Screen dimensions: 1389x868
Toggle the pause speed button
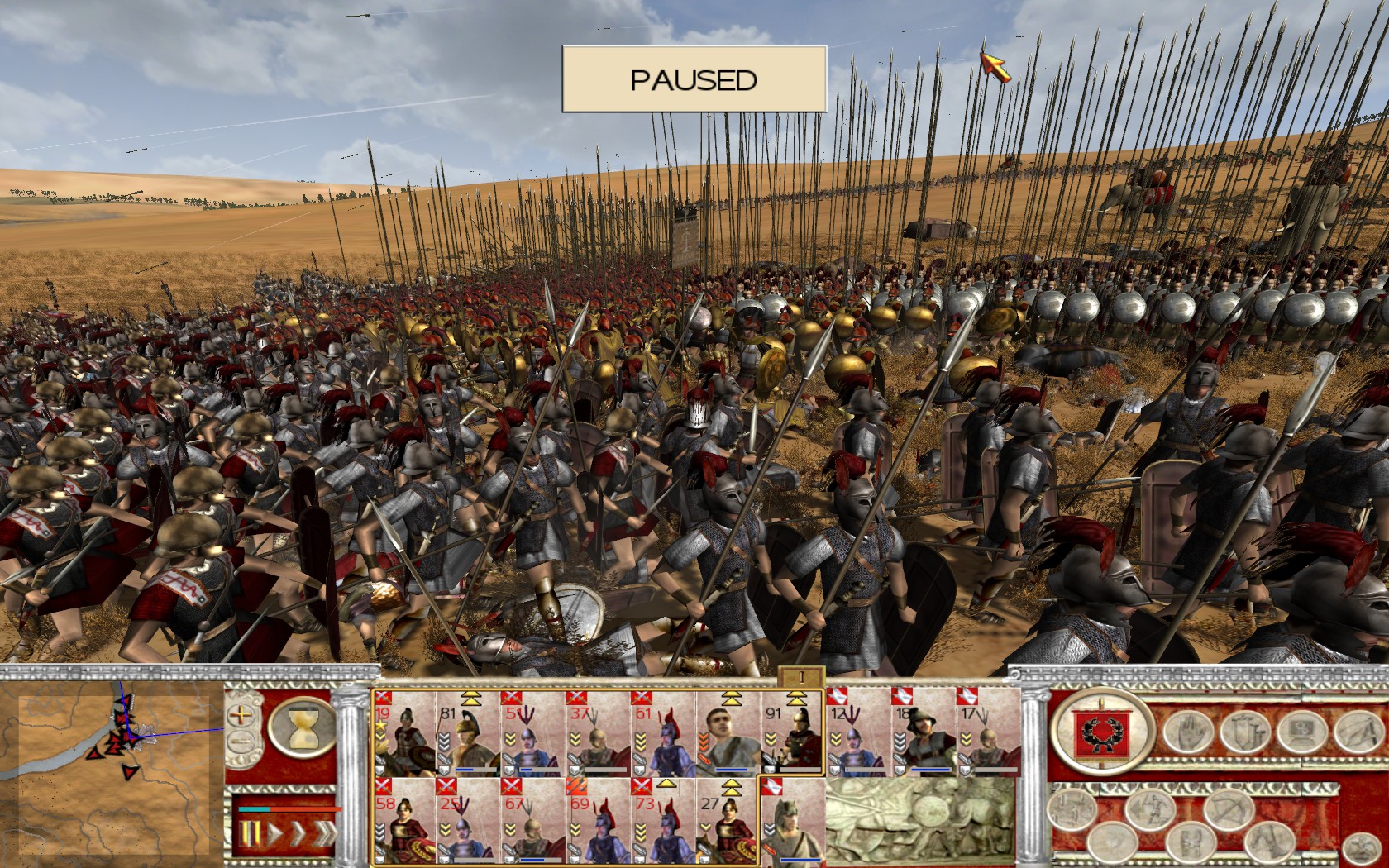251,835
